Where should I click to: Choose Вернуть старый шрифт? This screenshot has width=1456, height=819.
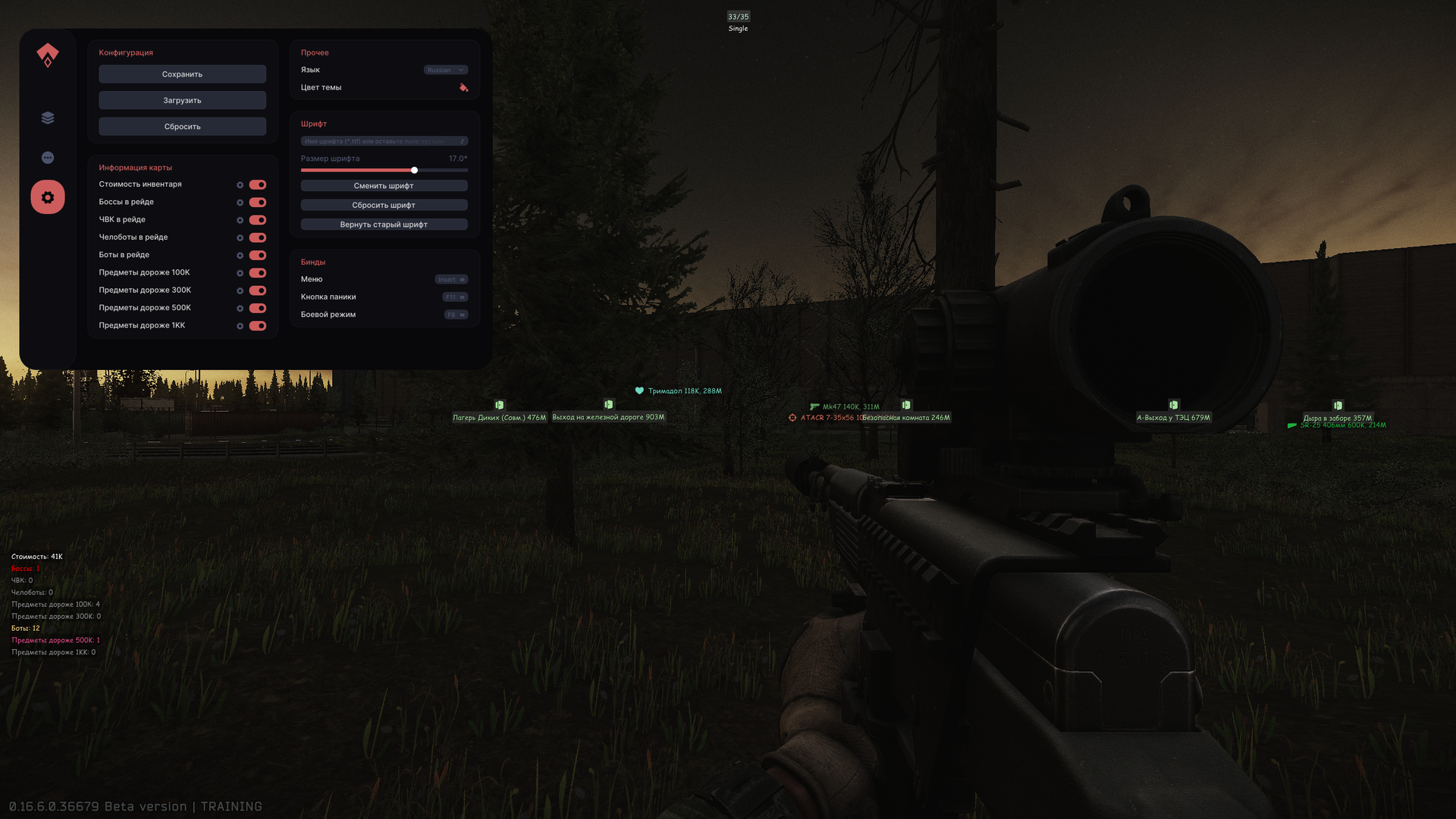pos(384,224)
